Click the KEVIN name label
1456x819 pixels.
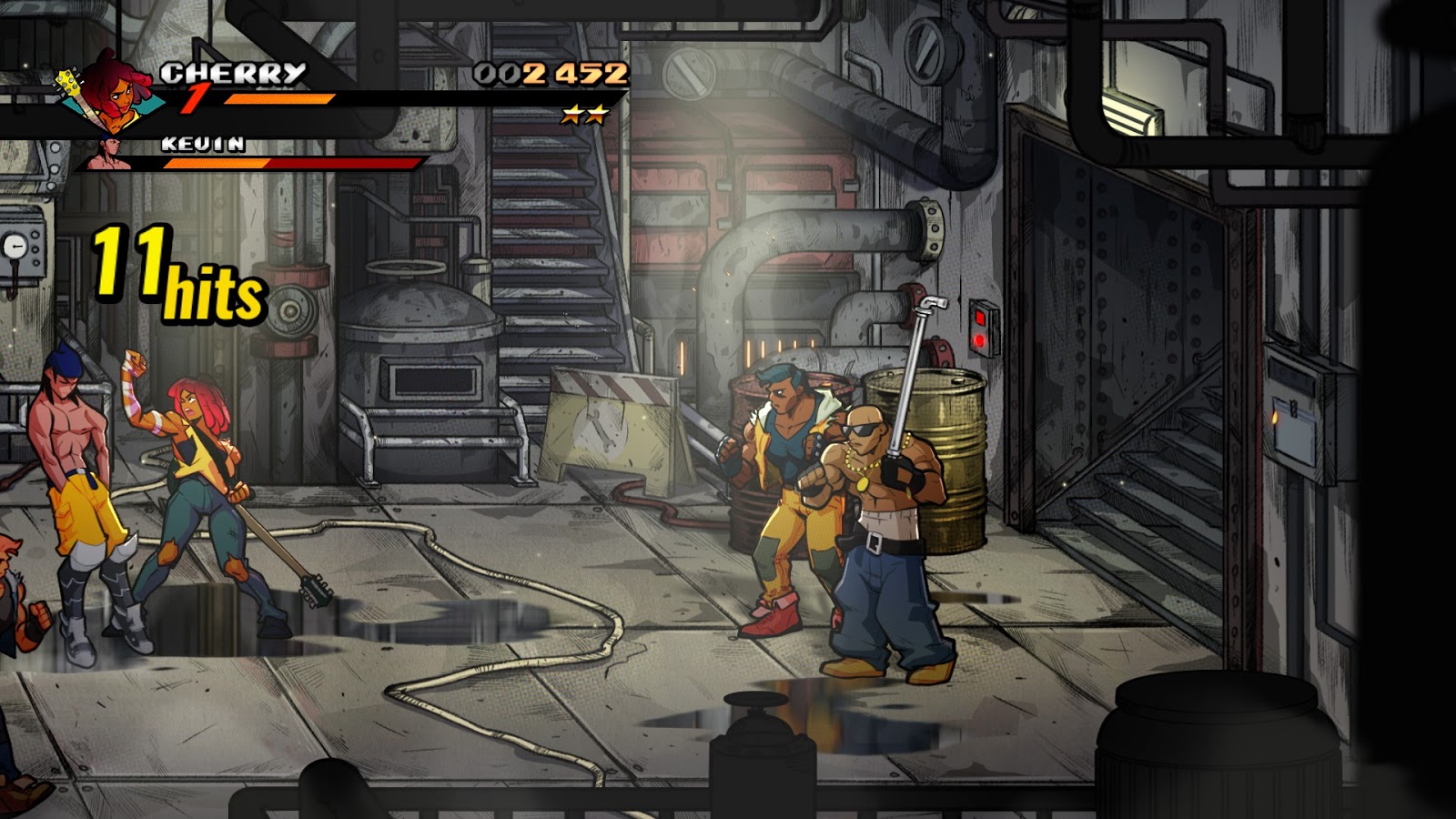[202, 142]
